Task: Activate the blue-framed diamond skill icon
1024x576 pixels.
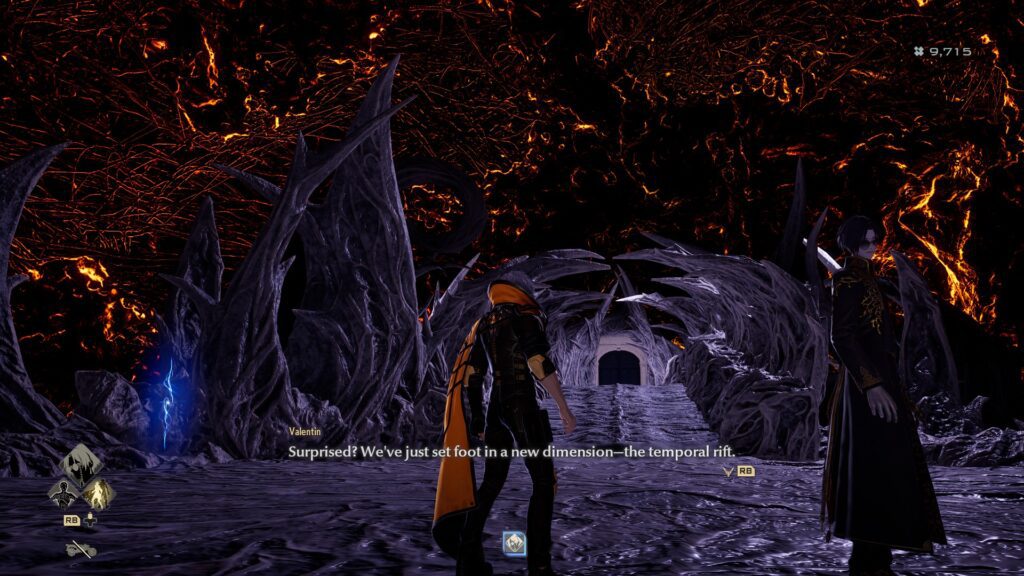Action: pyautogui.click(x=516, y=543)
